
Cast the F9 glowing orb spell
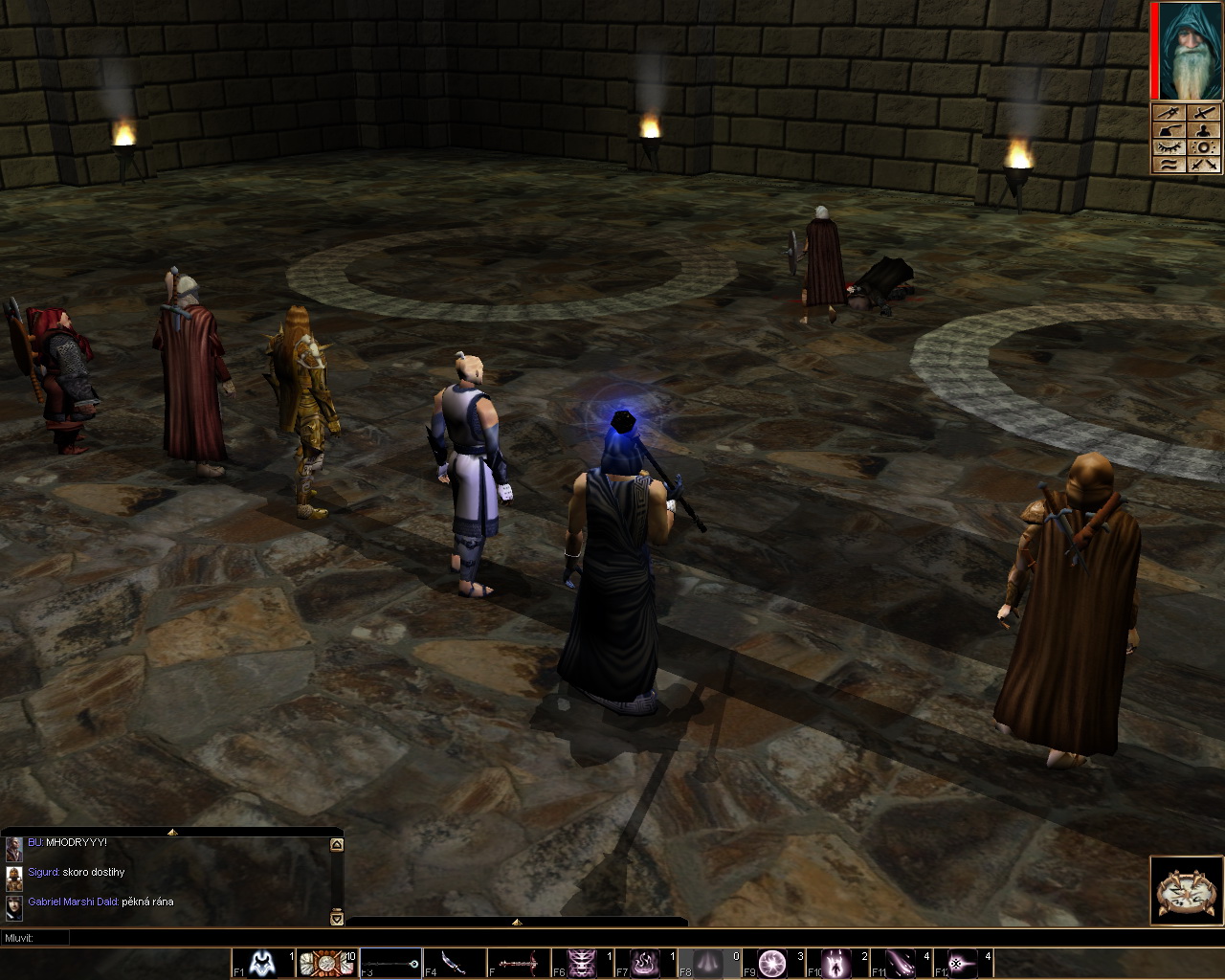tap(773, 963)
